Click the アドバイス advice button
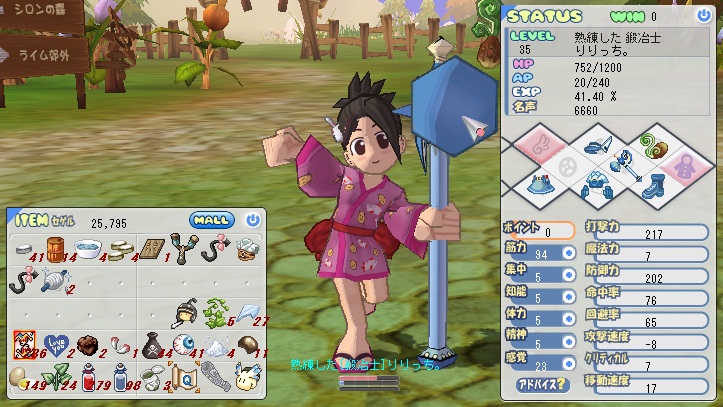The image size is (723, 407). point(542,383)
